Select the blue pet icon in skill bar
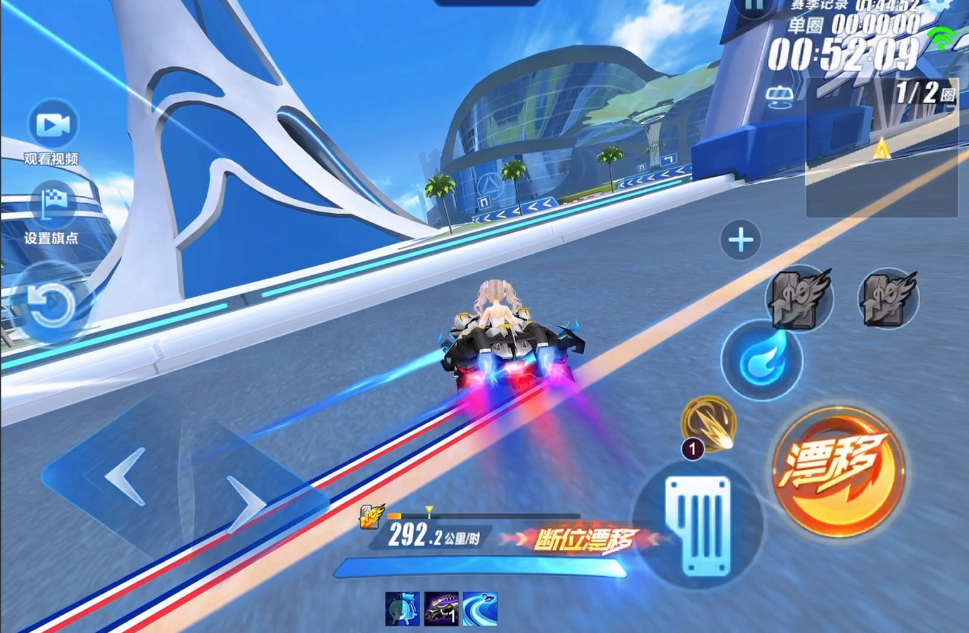969x633 pixels. pos(402,608)
